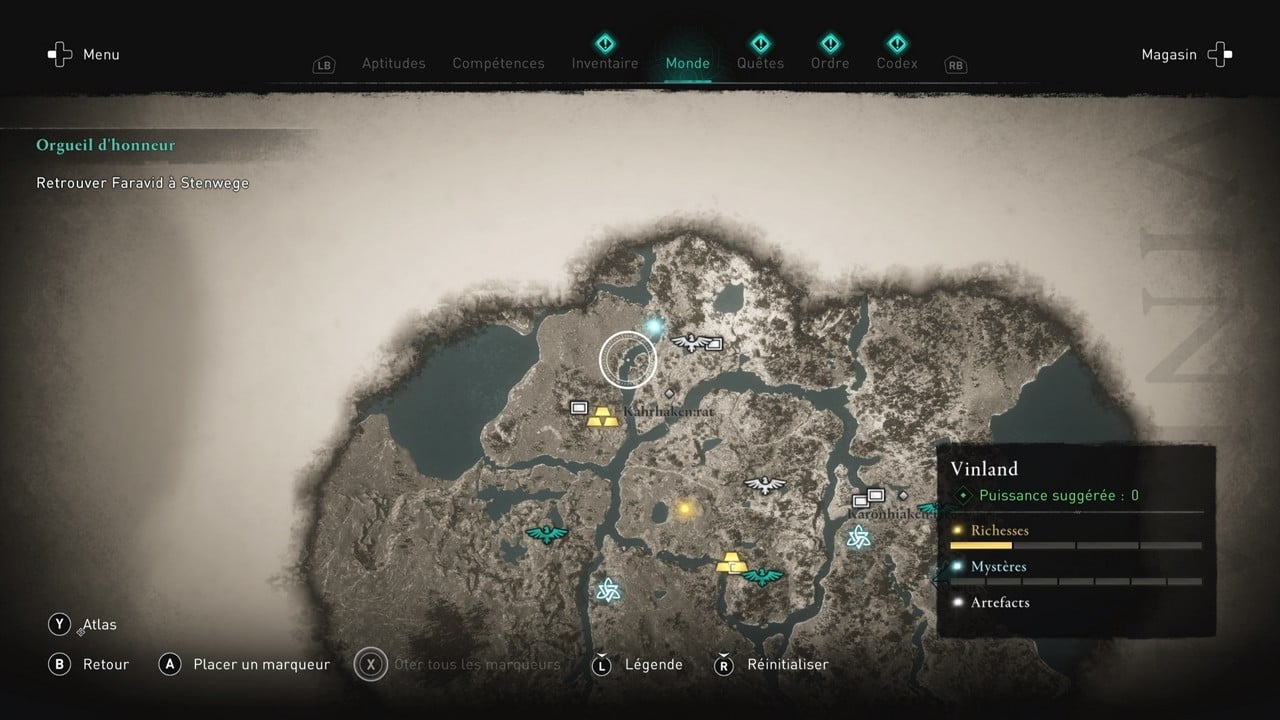1280x720 pixels.
Task: Select the Codex tab
Action: pyautogui.click(x=896, y=62)
